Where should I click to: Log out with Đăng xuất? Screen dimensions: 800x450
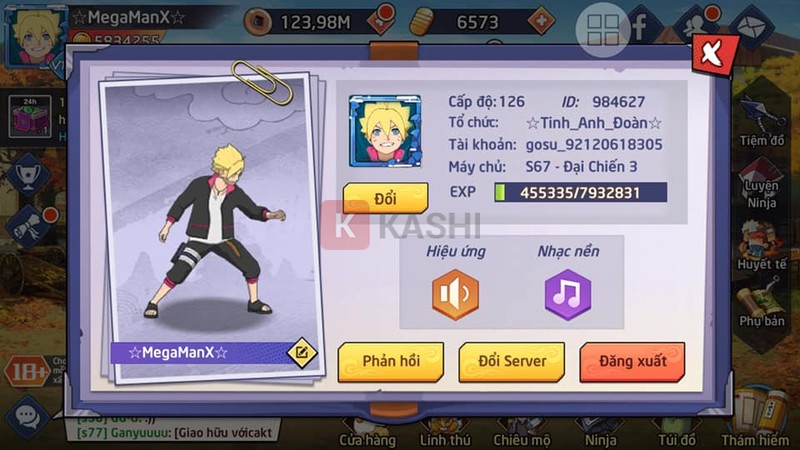632,361
